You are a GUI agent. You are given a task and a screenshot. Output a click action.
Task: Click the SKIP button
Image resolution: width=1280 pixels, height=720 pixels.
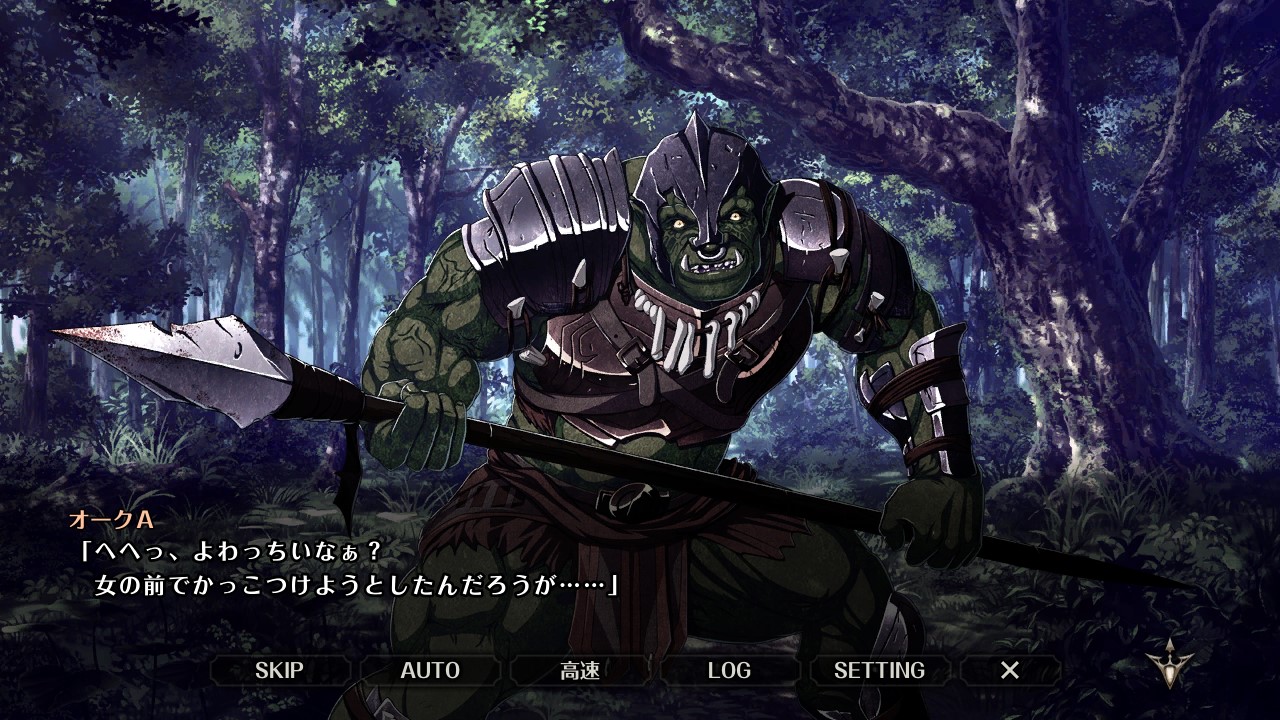pyautogui.click(x=279, y=670)
